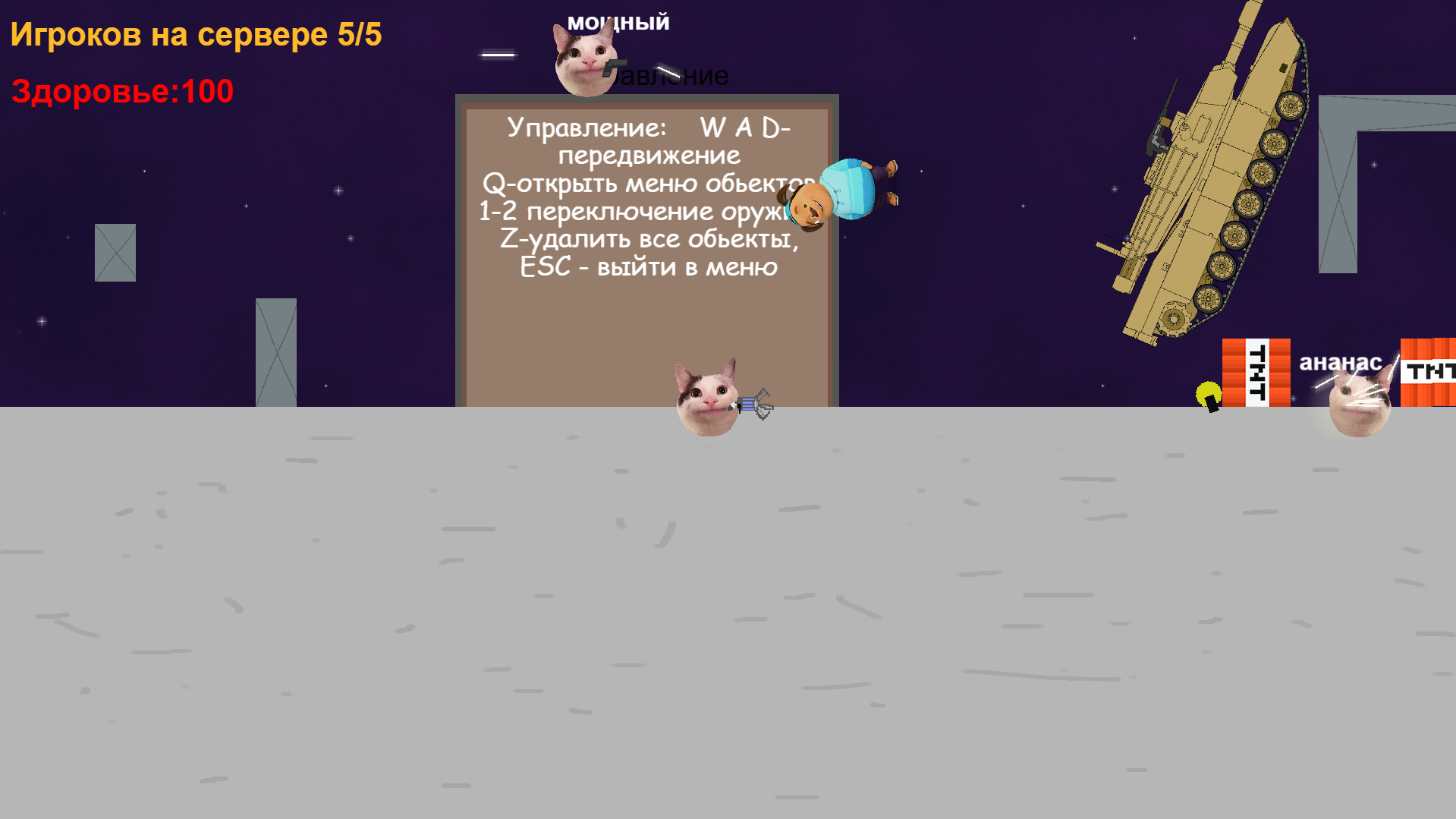
Task: Click the cat named мощный
Action: 584,57
